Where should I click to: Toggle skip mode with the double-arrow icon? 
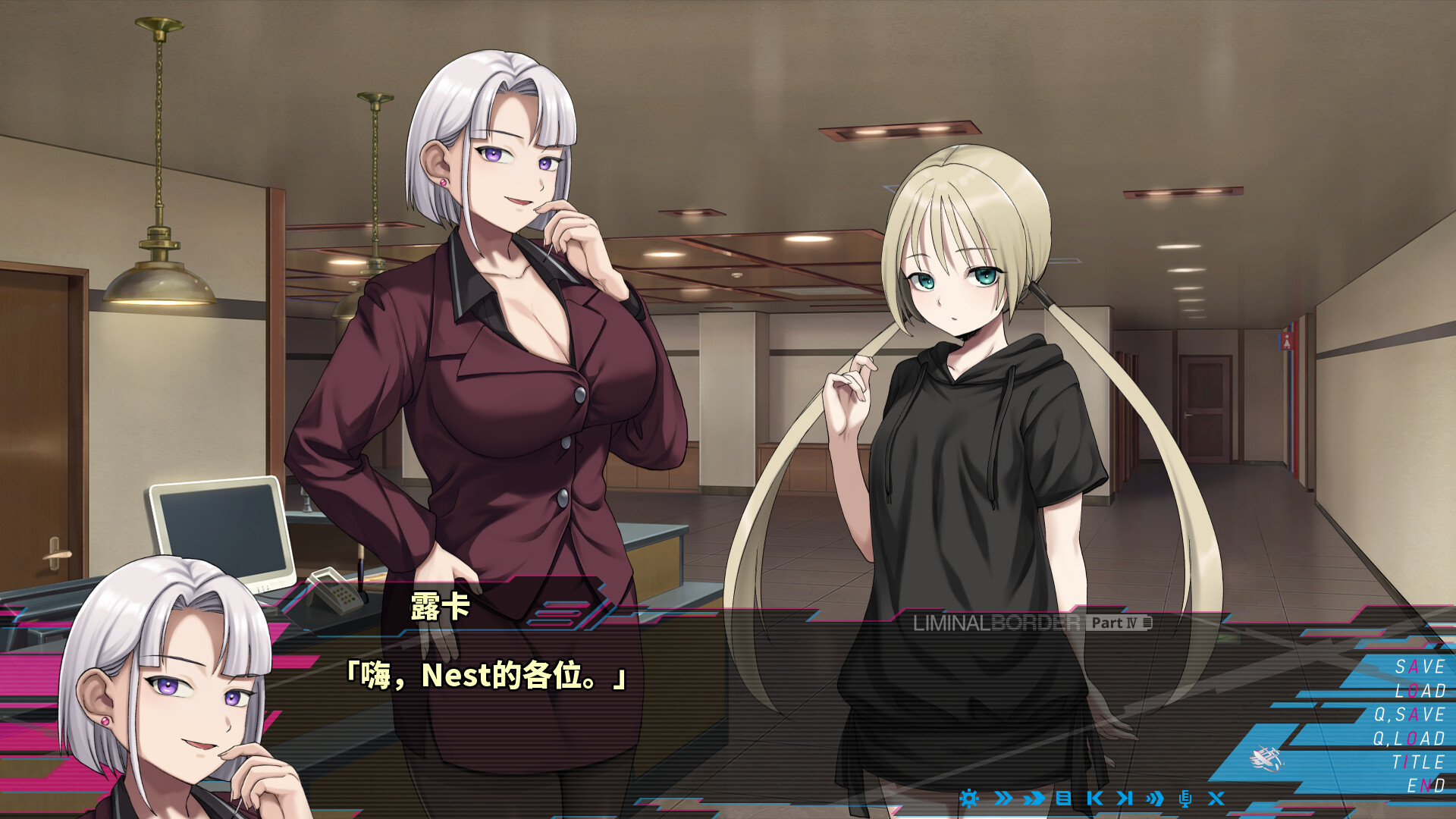tap(1003, 798)
